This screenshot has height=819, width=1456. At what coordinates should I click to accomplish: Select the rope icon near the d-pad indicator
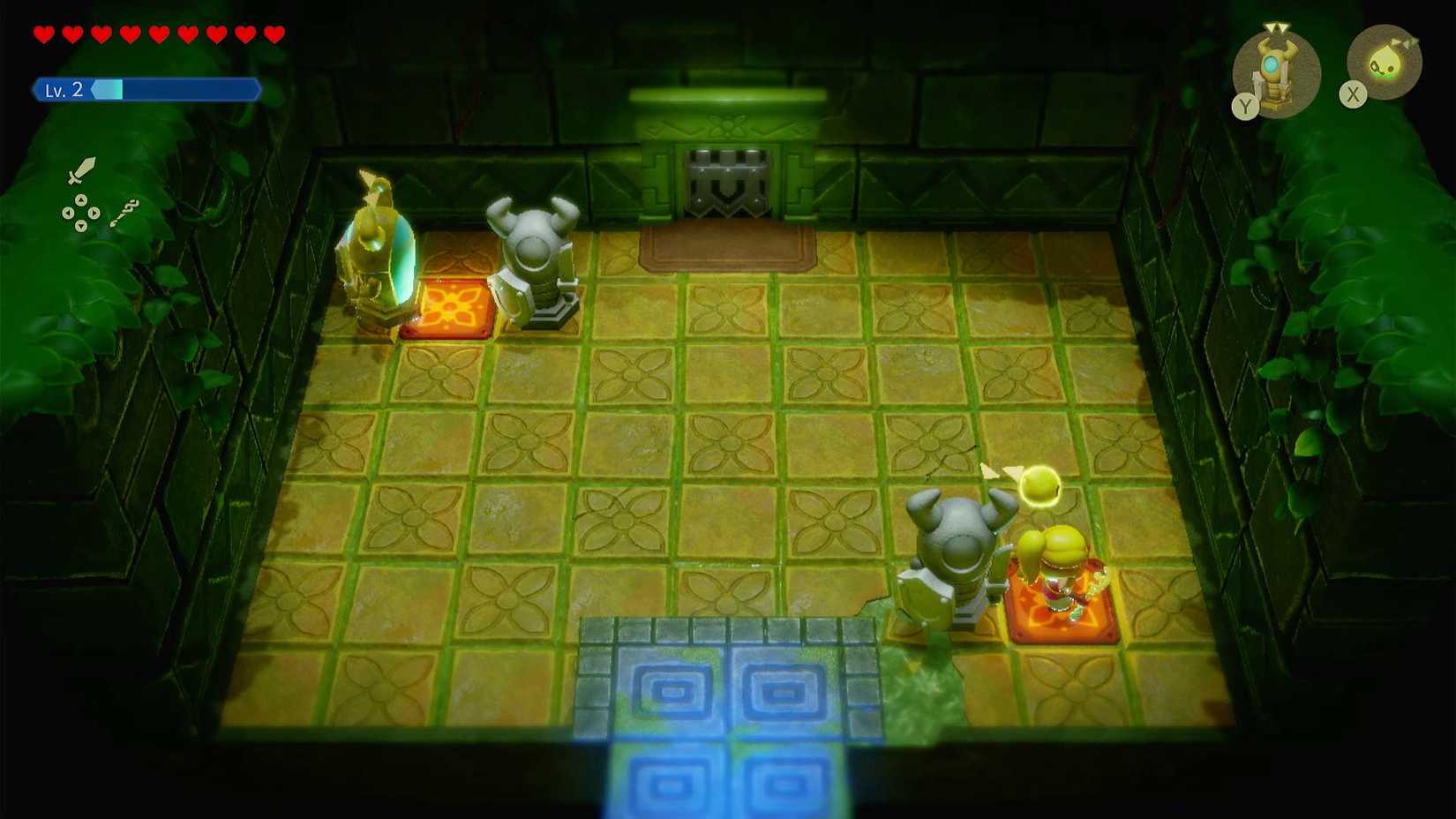pos(125,212)
